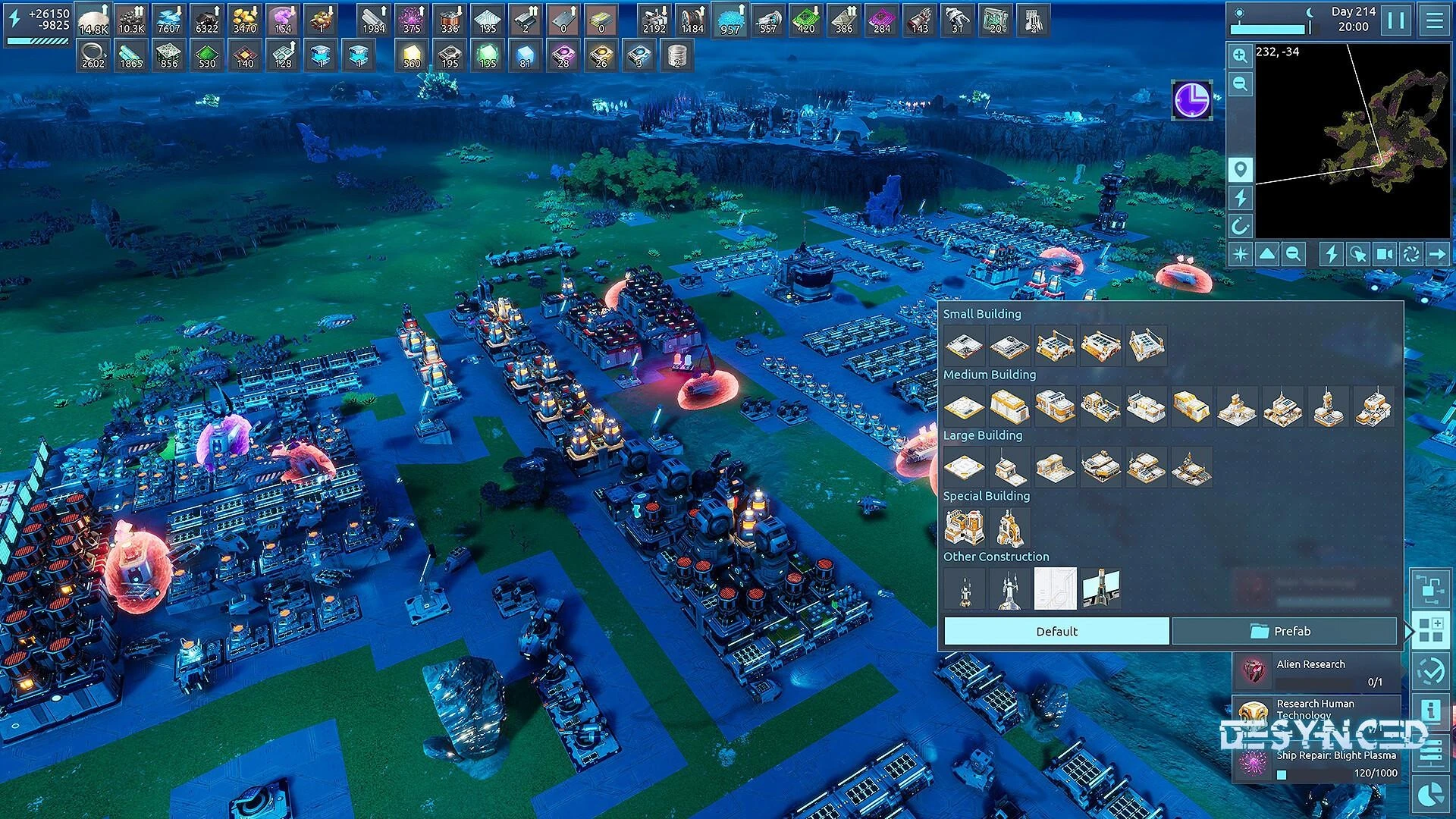Viewport: 1456px width, 819px height.
Task: Pause the game with the pause button
Action: (1396, 20)
